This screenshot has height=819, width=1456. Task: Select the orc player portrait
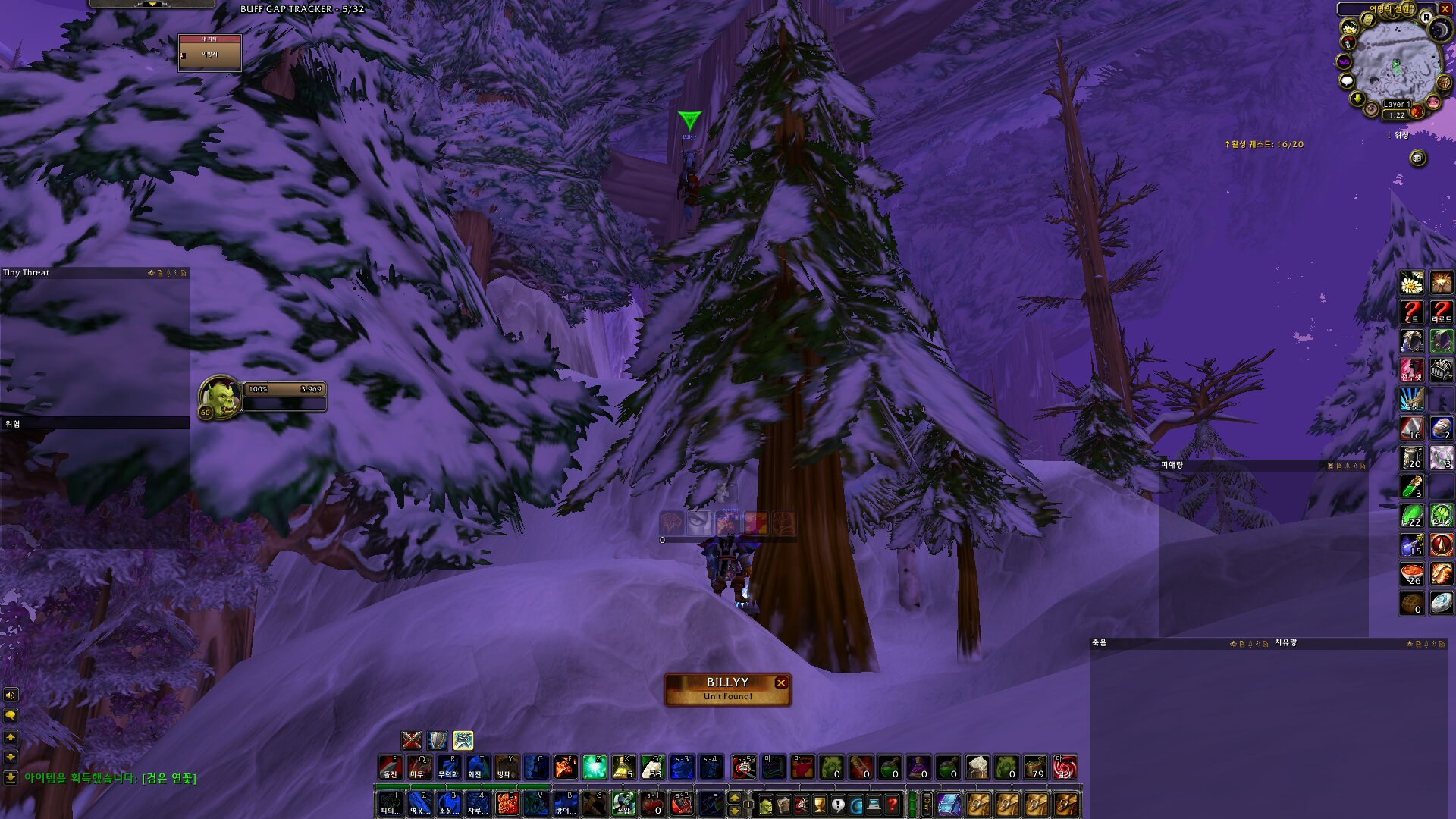point(220,396)
